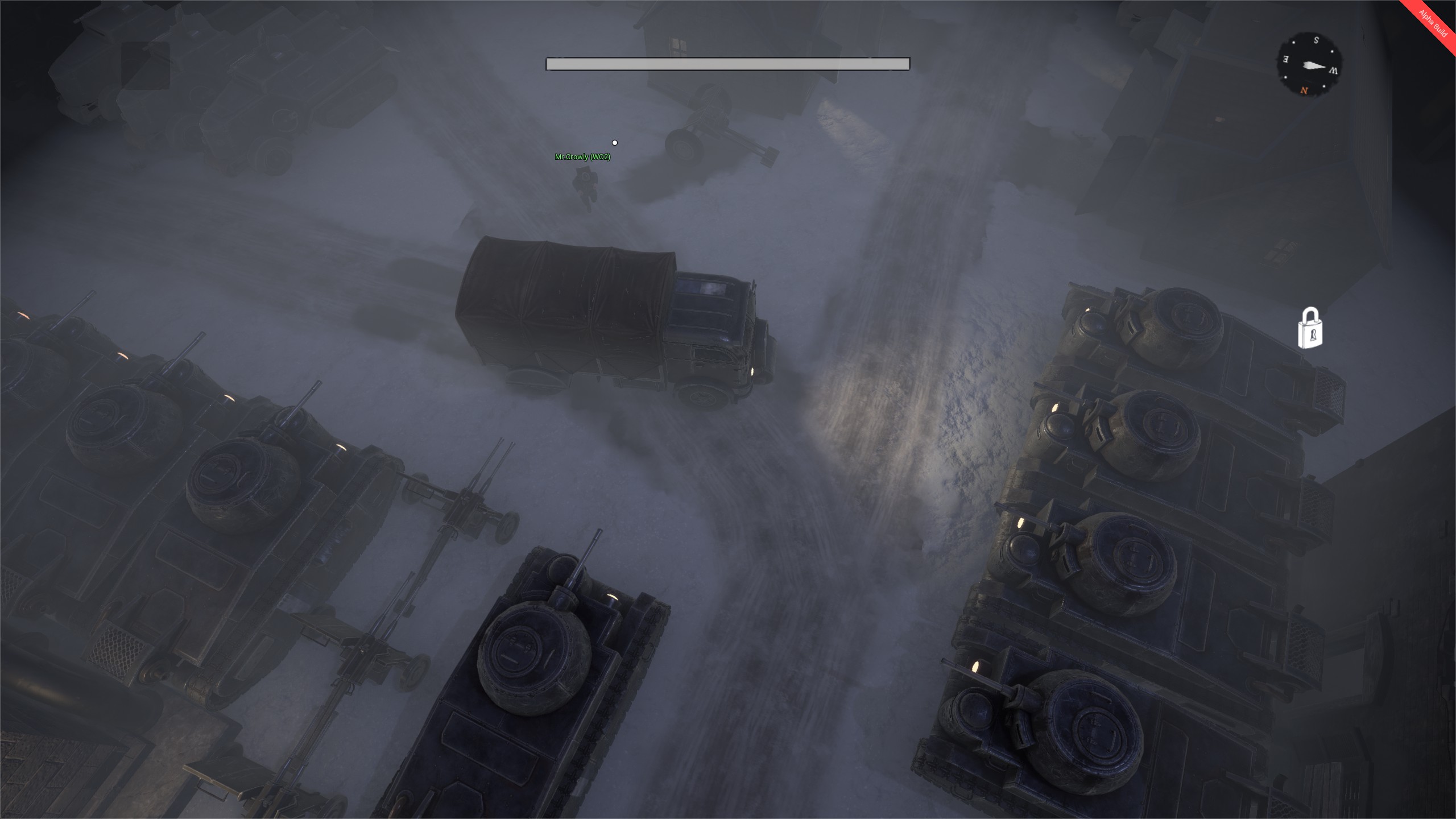The image size is (1456, 819).
Task: Click the S letter on the compass dial
Action: [x=1316, y=40]
